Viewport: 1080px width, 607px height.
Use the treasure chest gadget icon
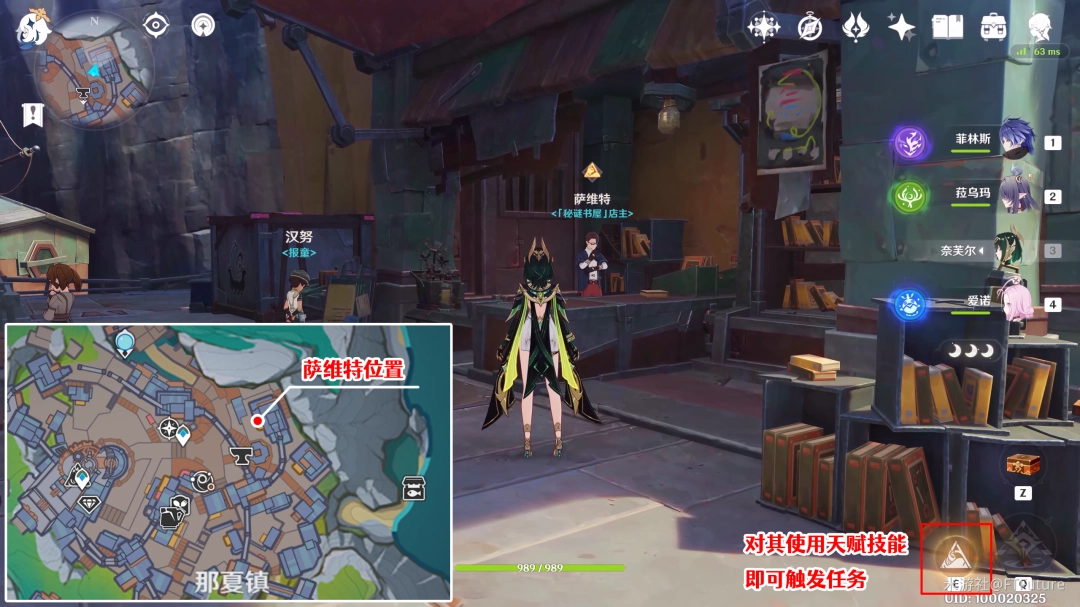pyautogui.click(x=1022, y=466)
